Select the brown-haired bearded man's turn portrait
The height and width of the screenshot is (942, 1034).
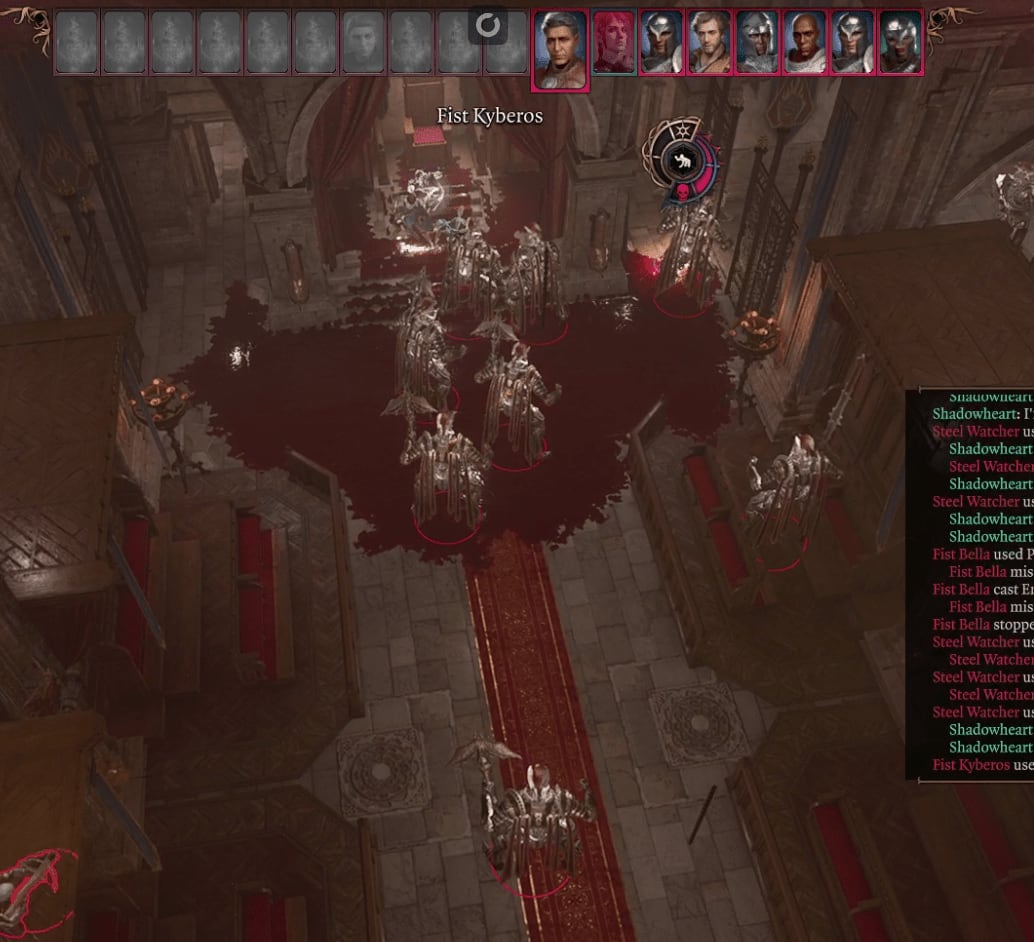coord(709,43)
